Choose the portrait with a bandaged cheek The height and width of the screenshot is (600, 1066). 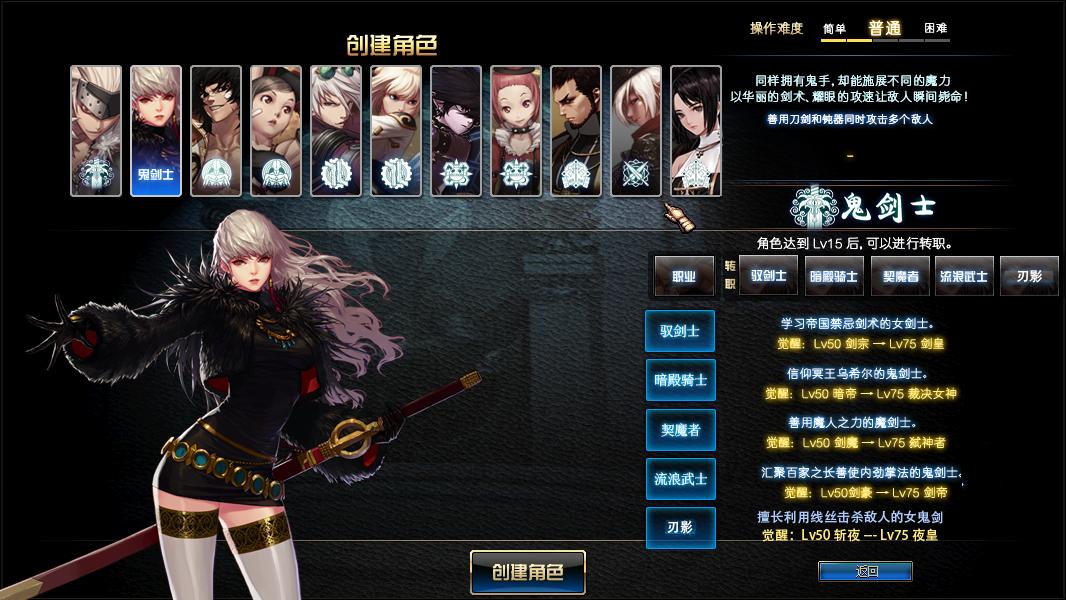click(x=276, y=130)
